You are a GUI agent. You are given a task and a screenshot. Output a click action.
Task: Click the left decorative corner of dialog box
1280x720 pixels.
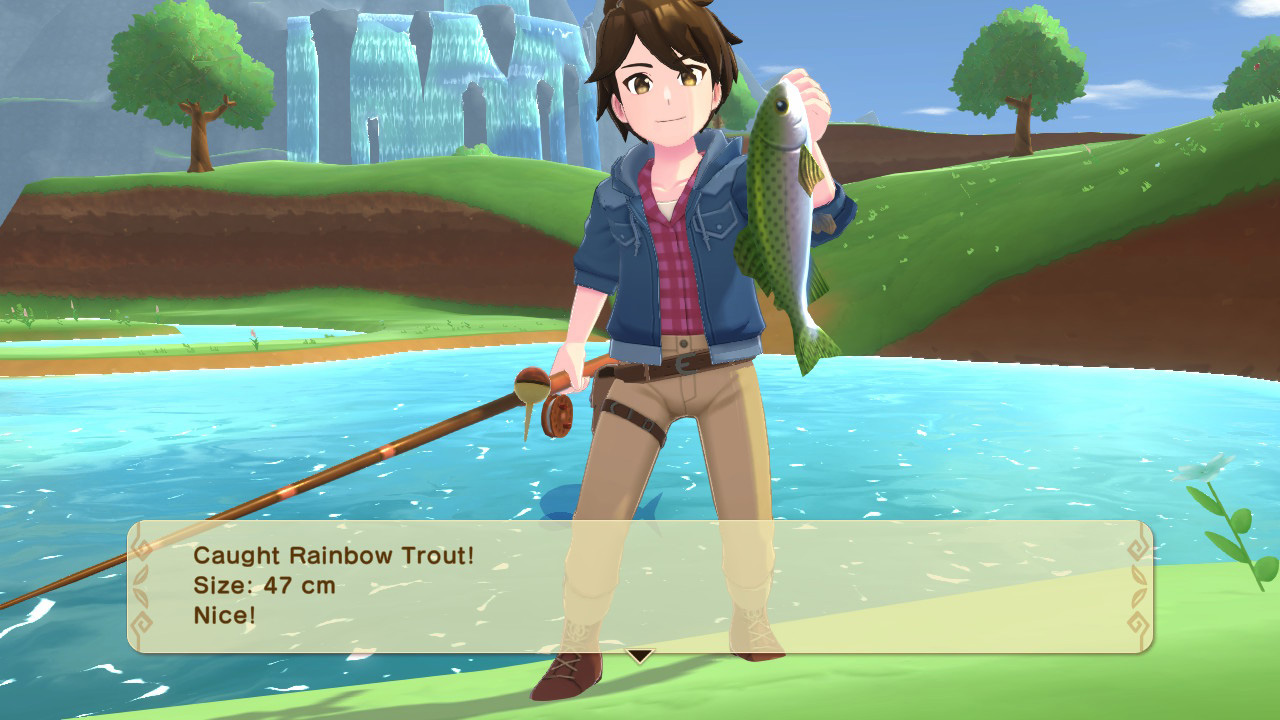143,585
